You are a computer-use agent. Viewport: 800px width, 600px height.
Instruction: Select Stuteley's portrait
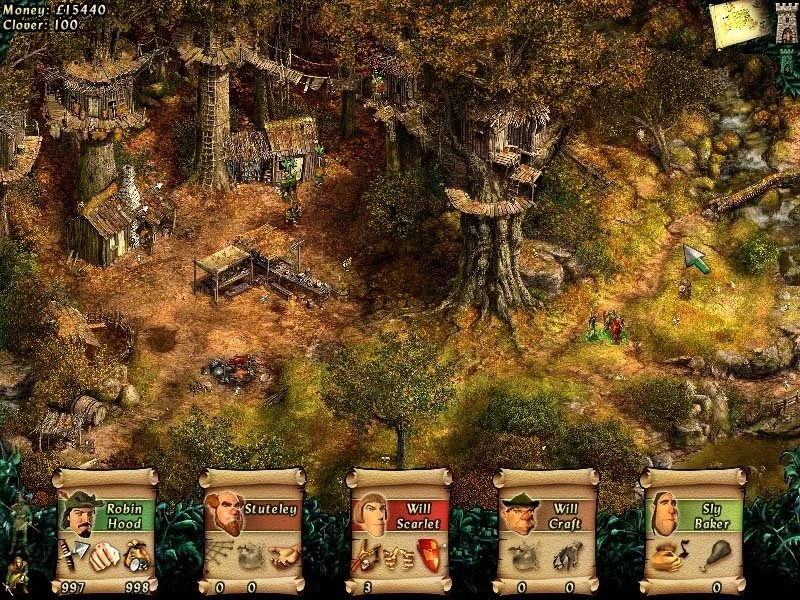225,515
